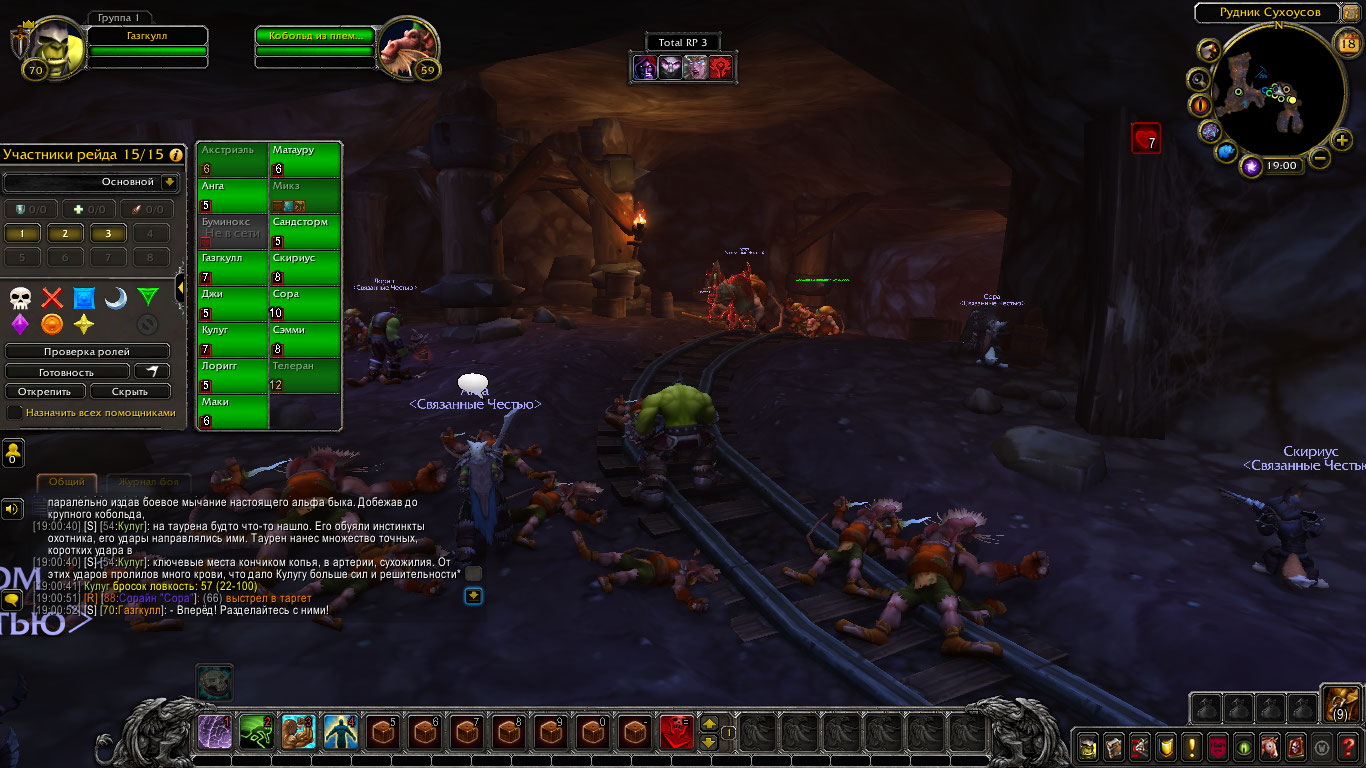Tick the Назначить всех помощниками checkbox
Image resolution: width=1366 pixels, height=768 pixels.
click(14, 412)
